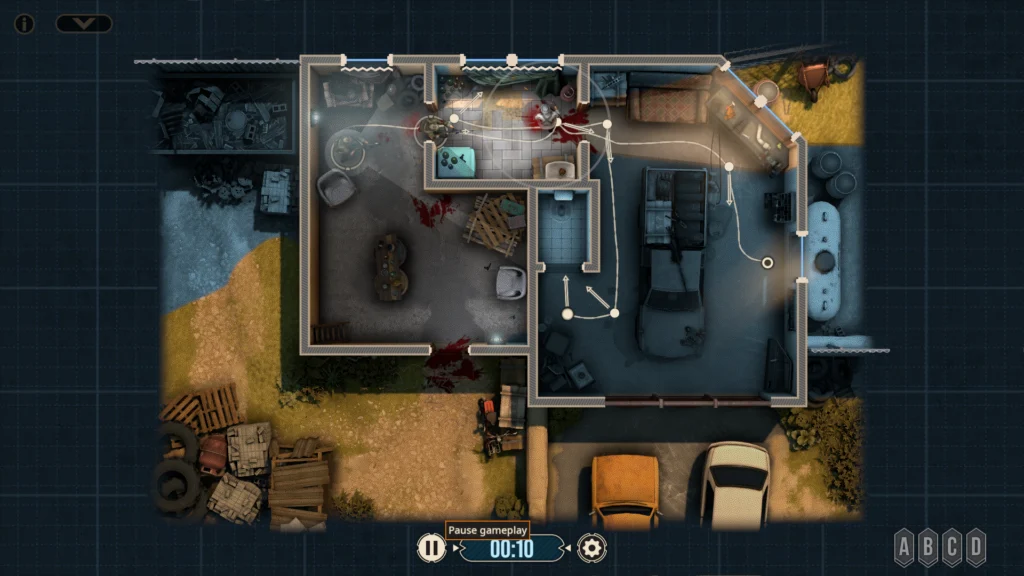Click the small arrow right of the timer
1024x576 pixels.
569,548
